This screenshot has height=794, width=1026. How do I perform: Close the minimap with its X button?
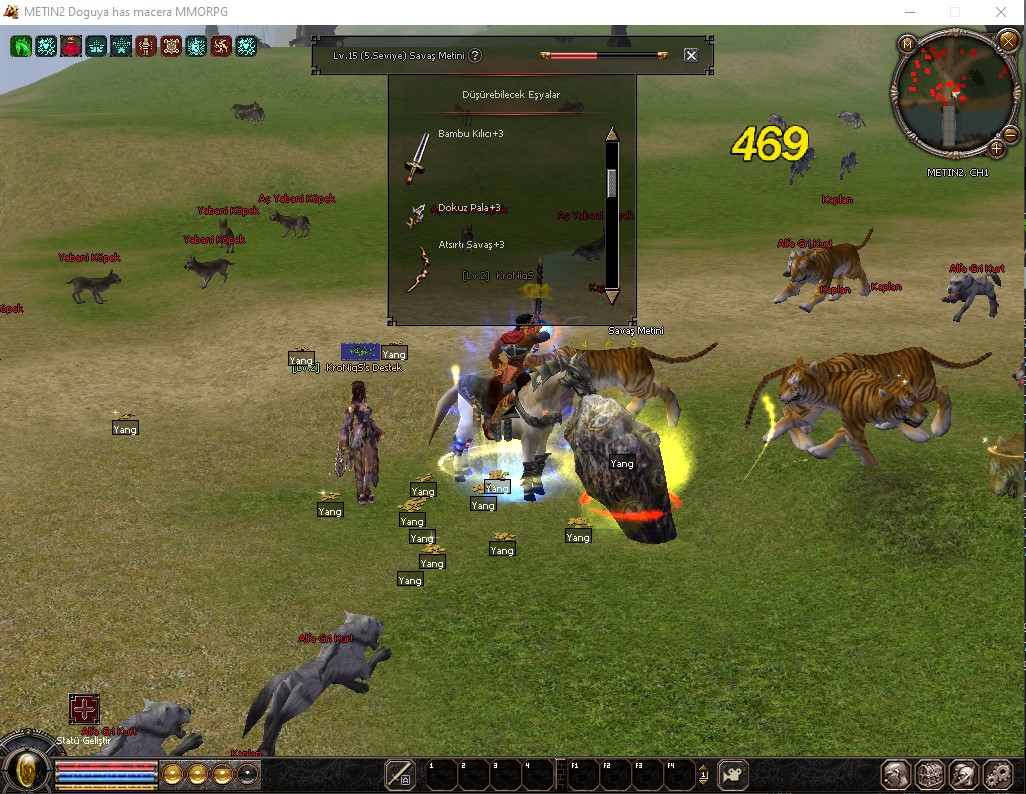[1006, 41]
